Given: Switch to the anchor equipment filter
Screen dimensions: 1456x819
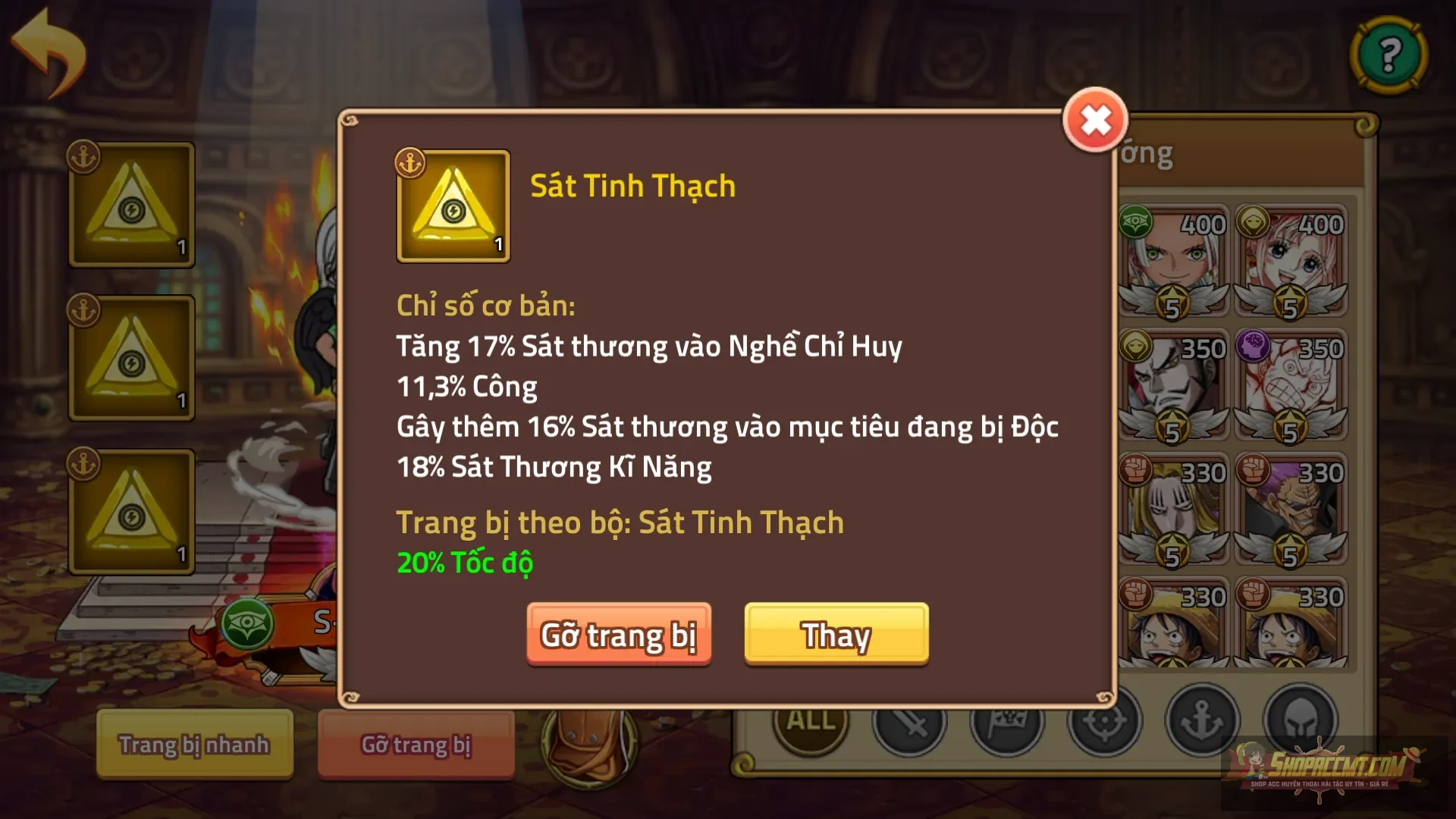Looking at the screenshot, I should (x=1202, y=720).
